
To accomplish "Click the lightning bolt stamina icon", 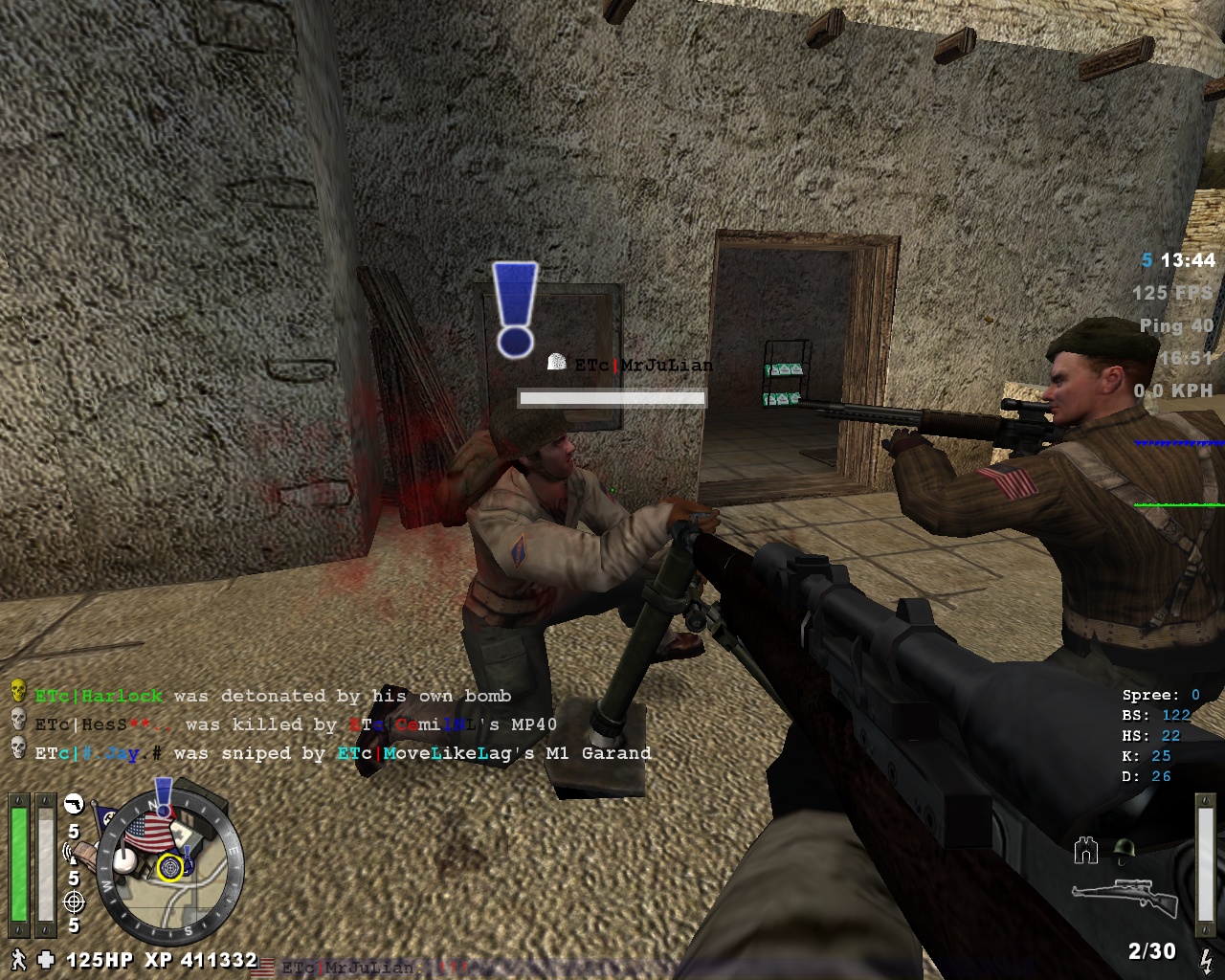I will pyautogui.click(x=1205, y=957).
